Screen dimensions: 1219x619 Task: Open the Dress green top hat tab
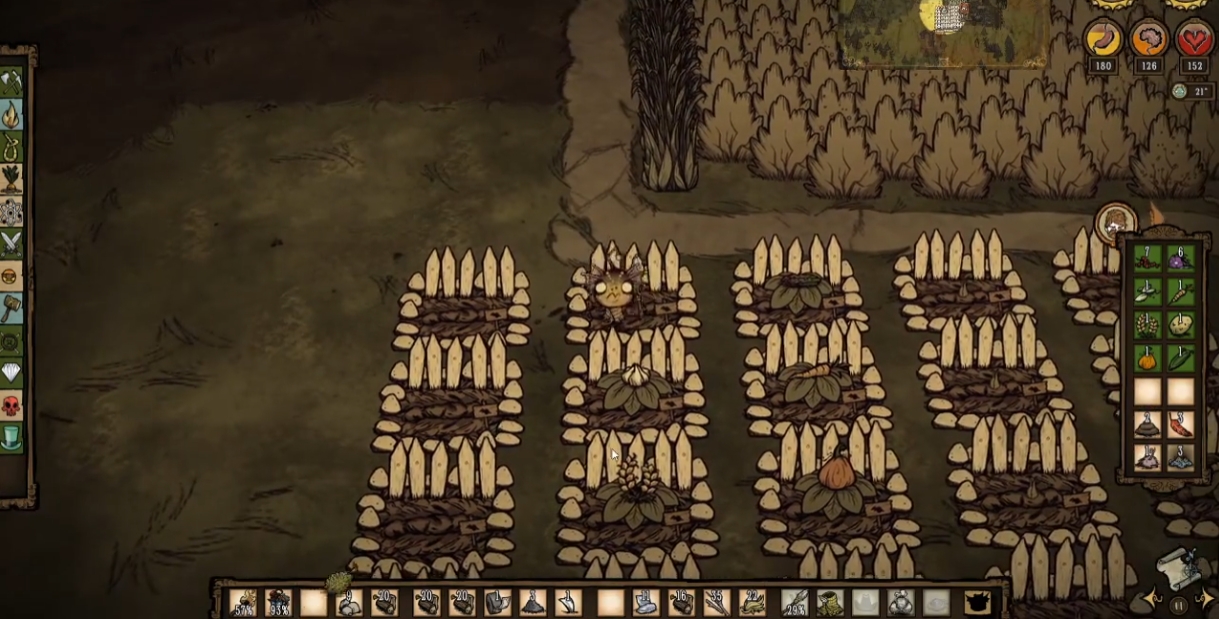(11, 438)
